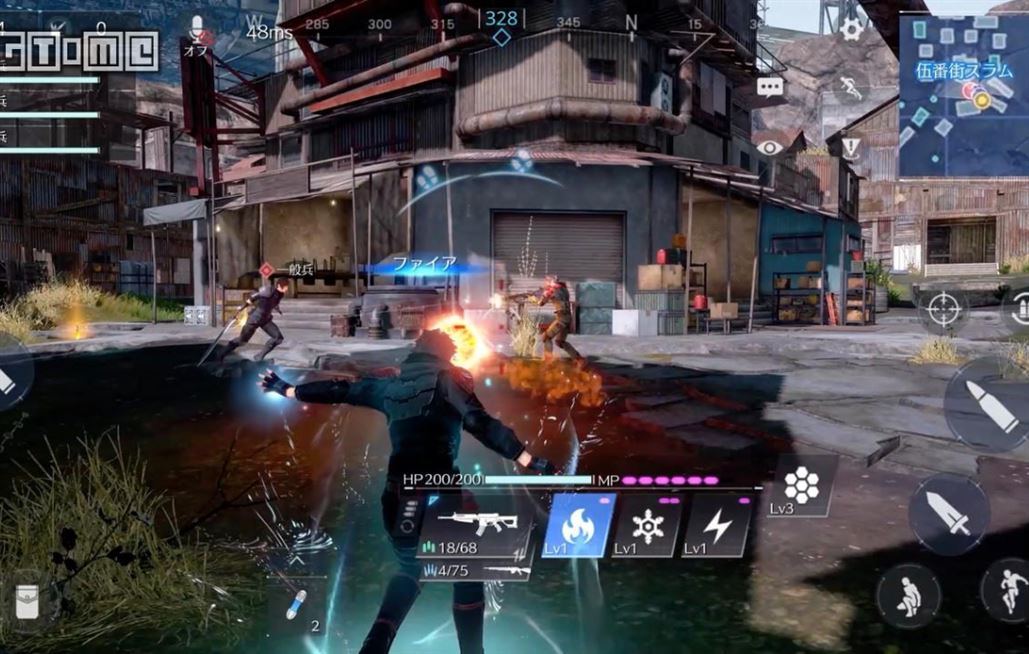Toggle the eye view icon
The image size is (1029, 654).
coord(769,147)
